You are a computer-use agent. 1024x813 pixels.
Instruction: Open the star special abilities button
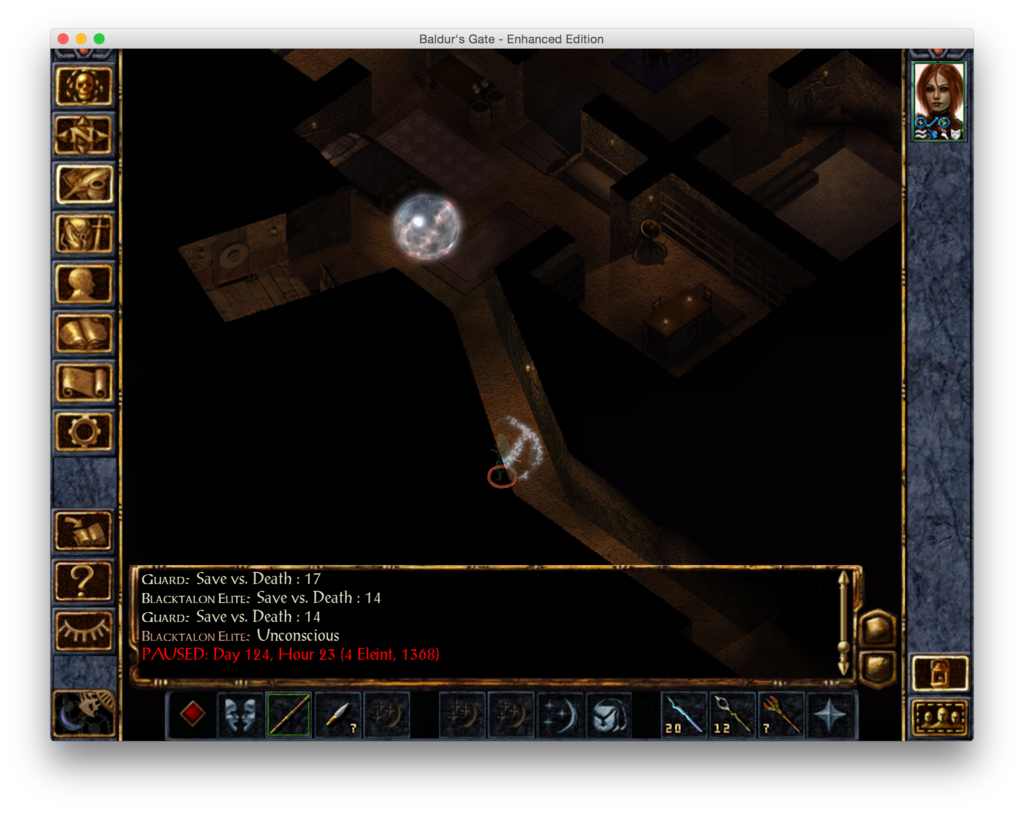pyautogui.click(x=831, y=715)
